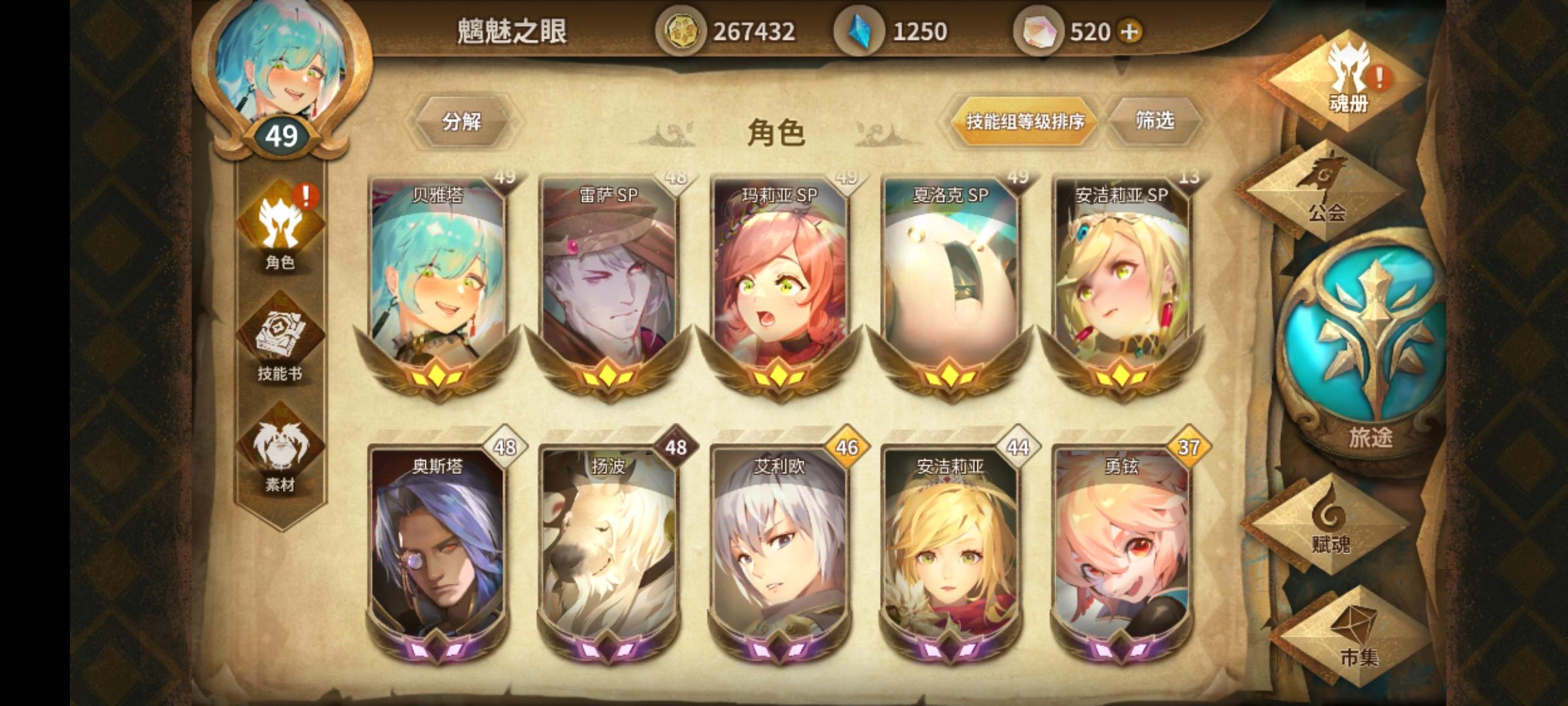Open the 筛选 filter options
The image size is (1568, 706).
tap(1155, 121)
